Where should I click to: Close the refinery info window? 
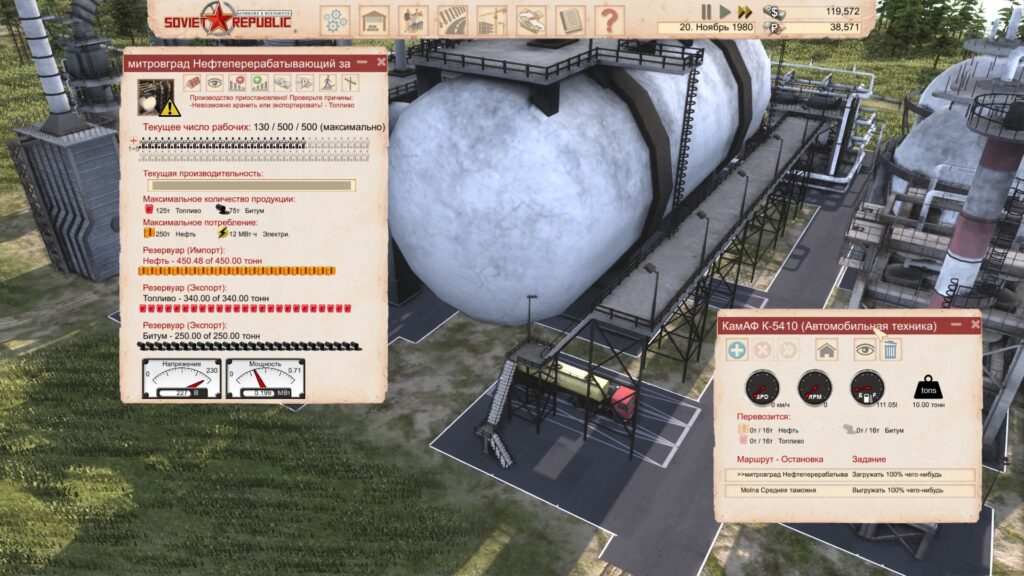pos(381,62)
